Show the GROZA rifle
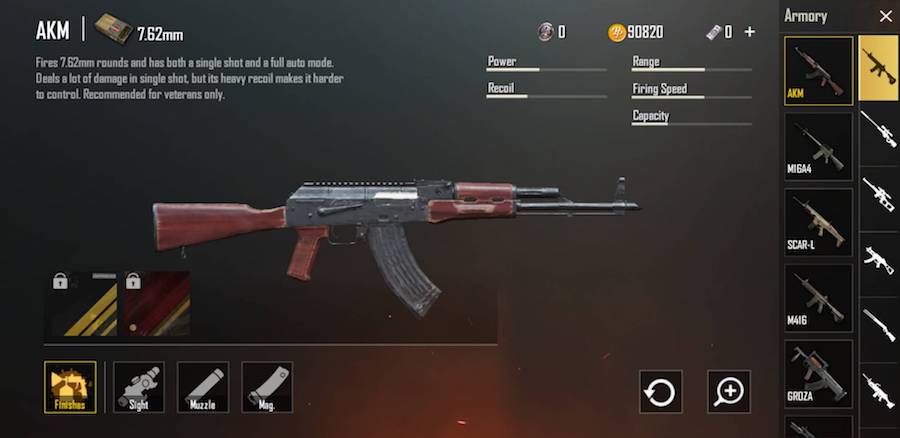 818,372
